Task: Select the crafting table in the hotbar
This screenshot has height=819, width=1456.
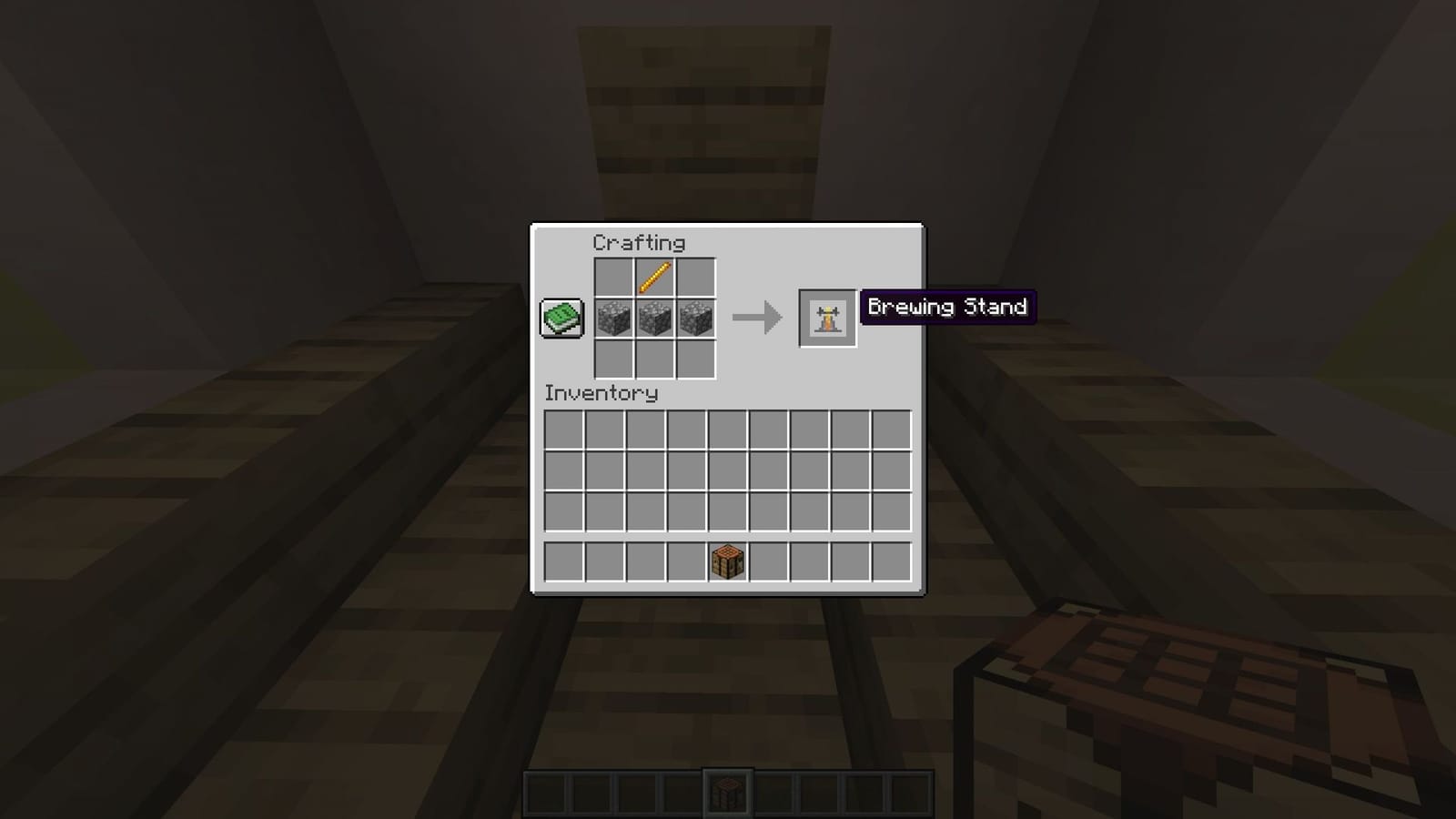Action: click(728, 788)
